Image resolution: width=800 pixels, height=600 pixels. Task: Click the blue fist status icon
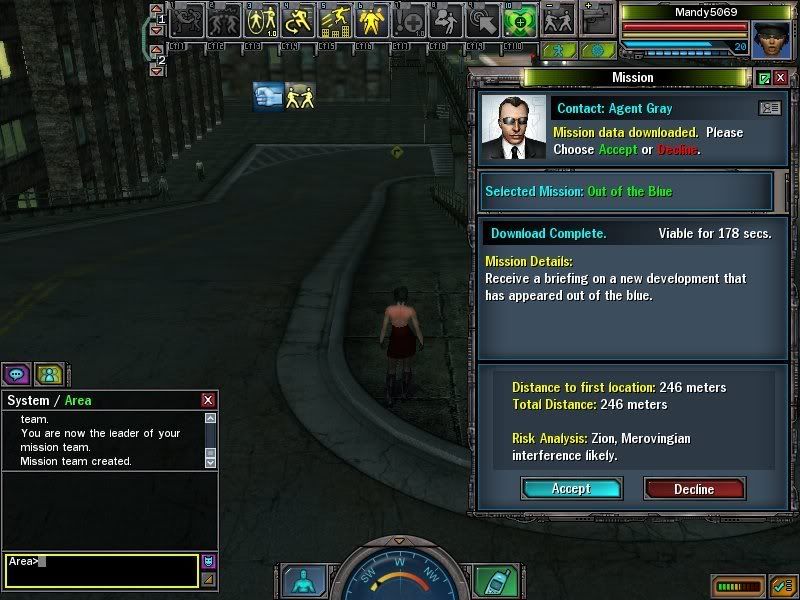(268, 96)
